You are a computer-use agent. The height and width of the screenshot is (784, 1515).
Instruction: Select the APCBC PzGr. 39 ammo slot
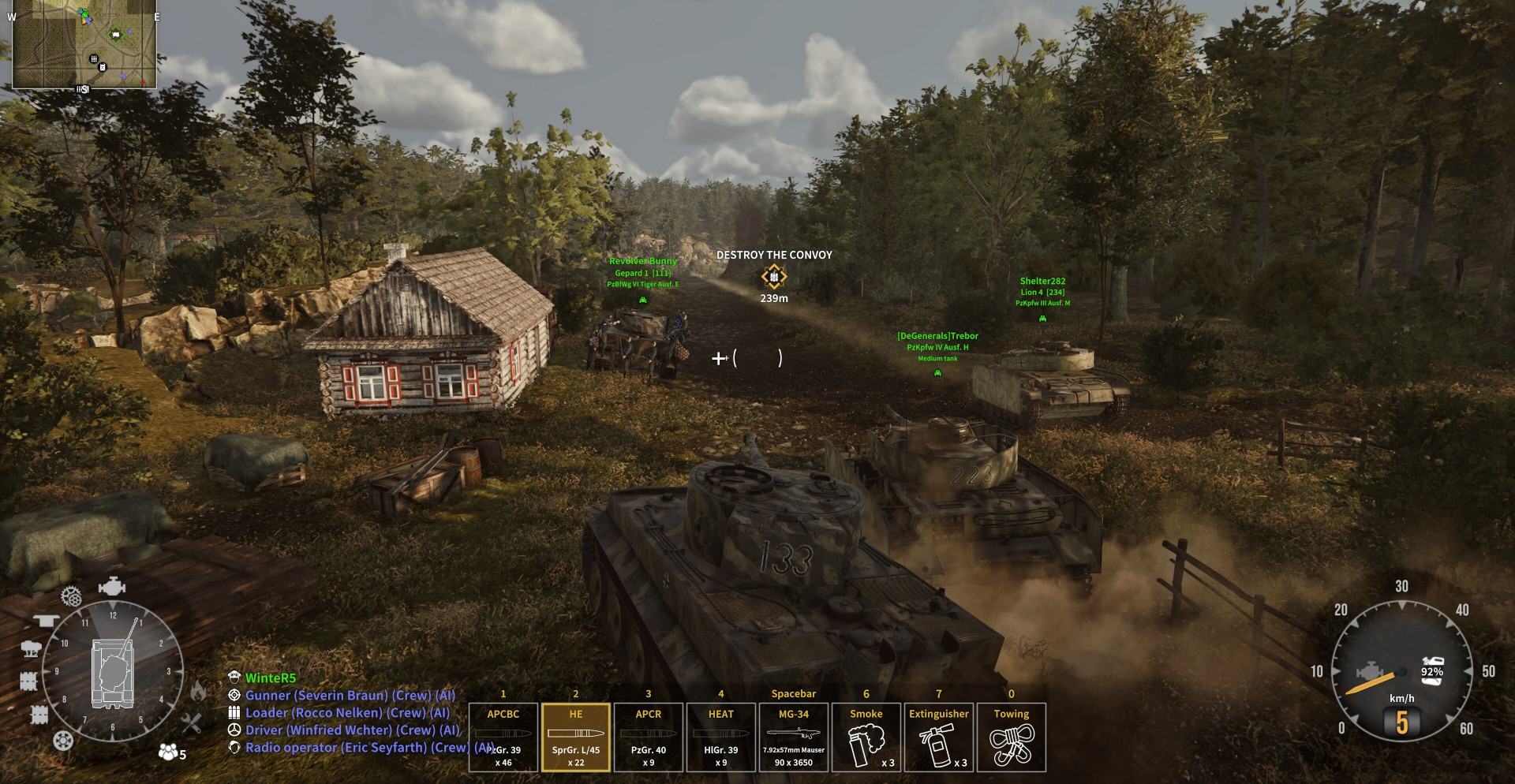(503, 737)
